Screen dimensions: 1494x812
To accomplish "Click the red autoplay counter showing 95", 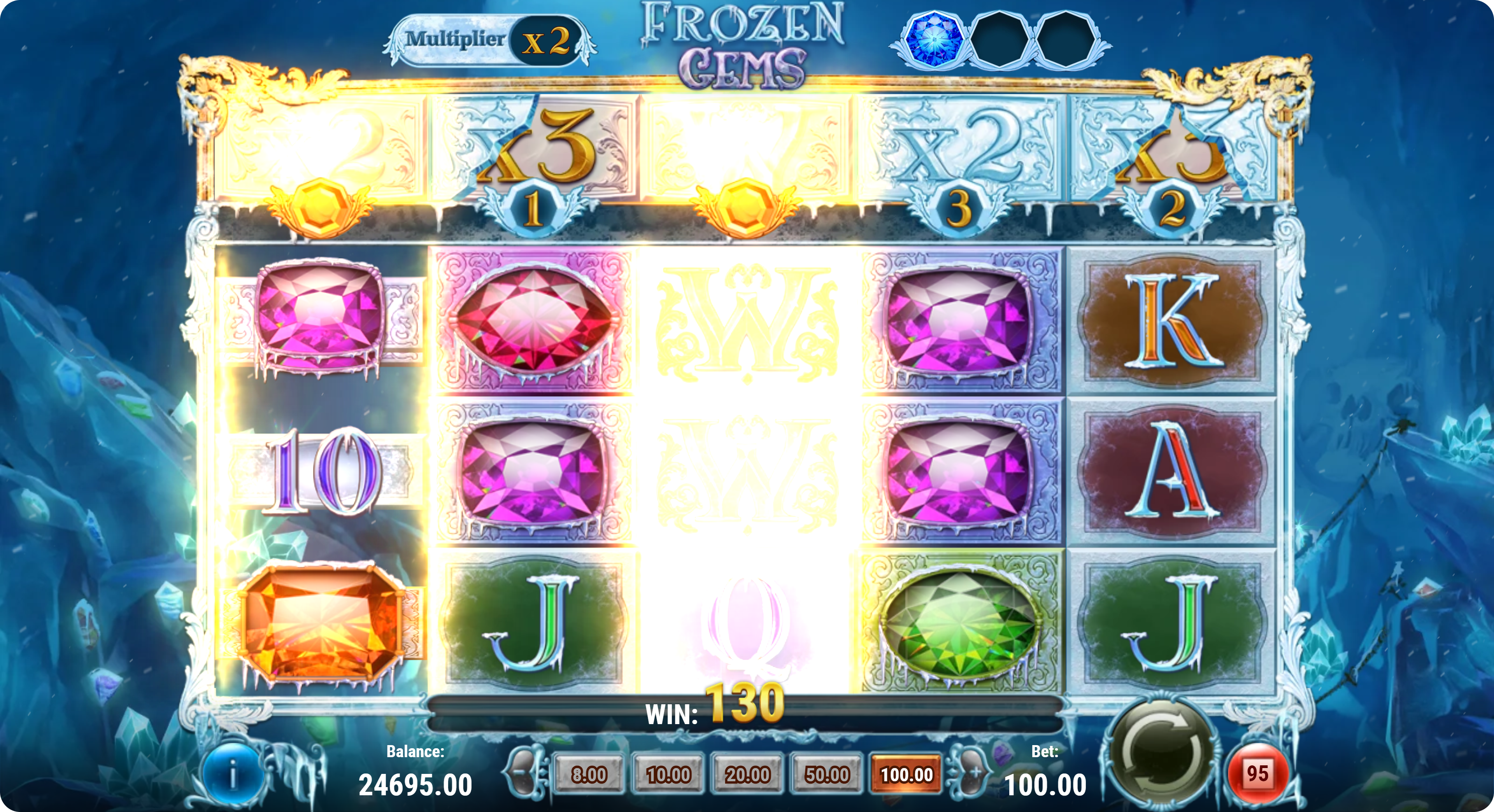I will click(1257, 774).
